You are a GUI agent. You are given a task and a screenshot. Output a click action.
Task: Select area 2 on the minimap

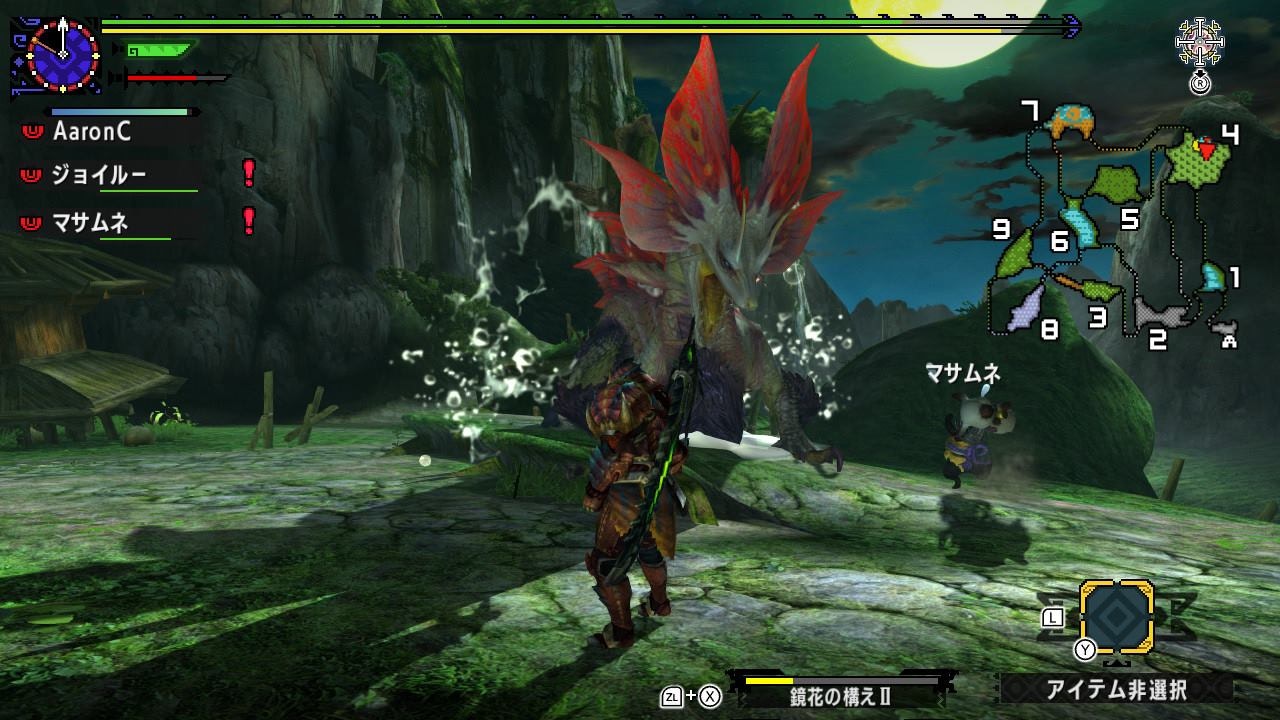coord(1162,314)
